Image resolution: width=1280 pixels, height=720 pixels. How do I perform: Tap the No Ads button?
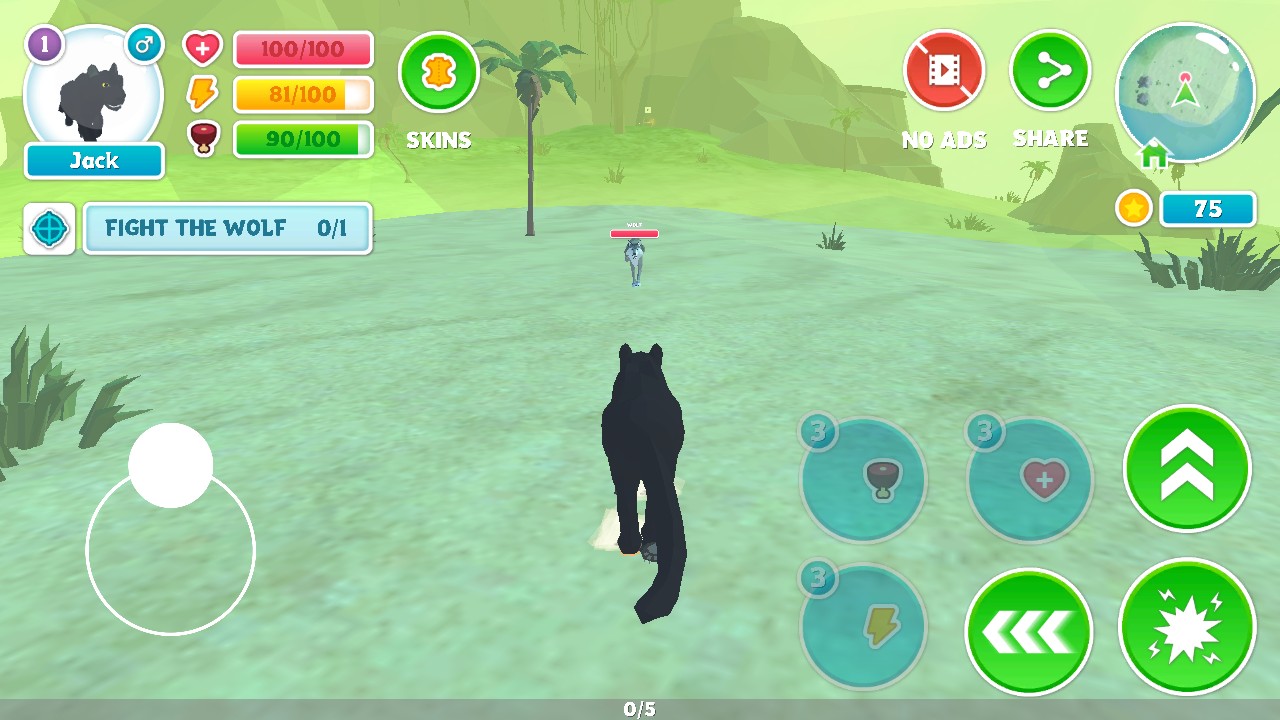(x=944, y=70)
